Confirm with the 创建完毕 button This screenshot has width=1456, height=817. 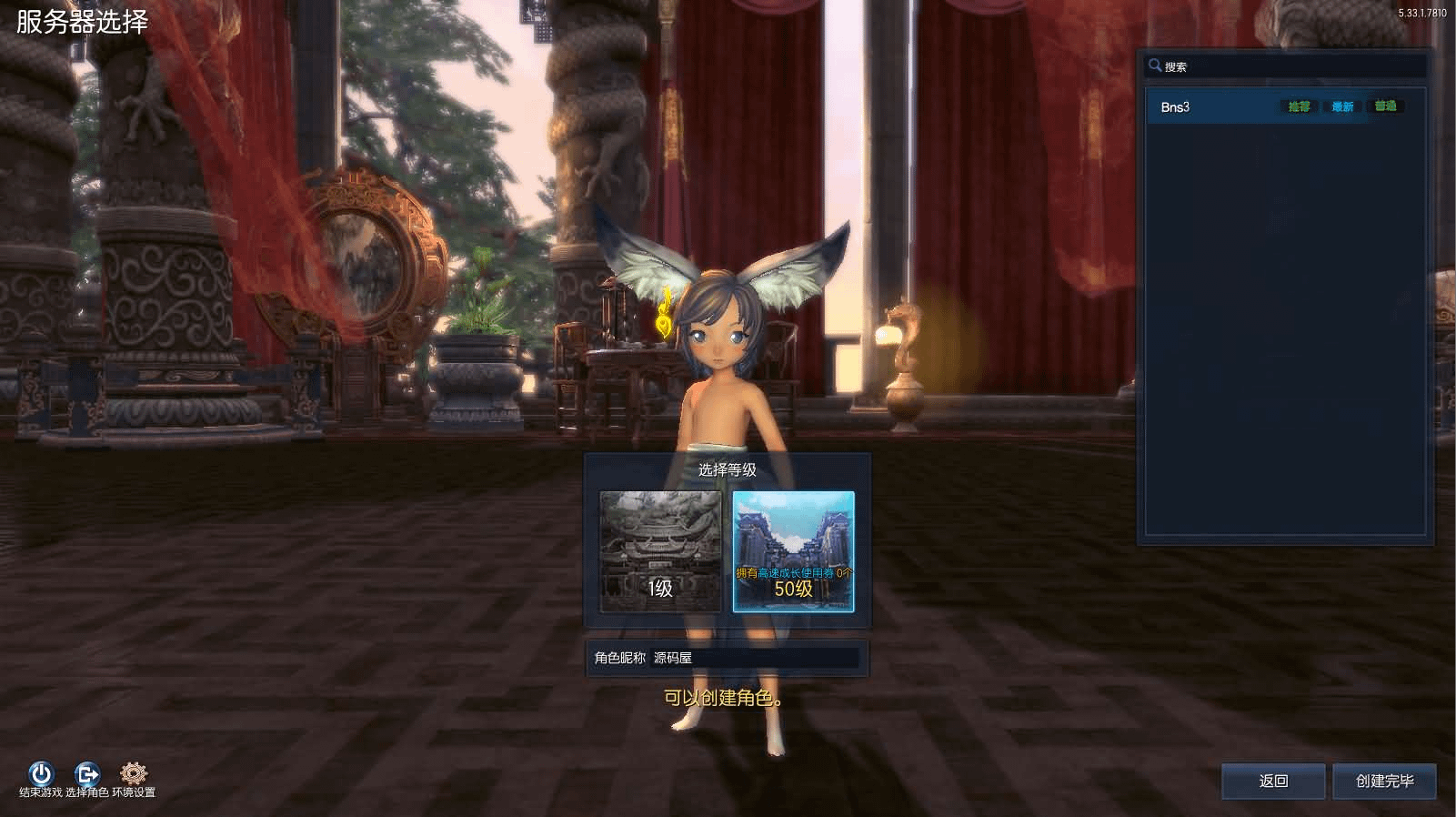click(x=1384, y=781)
